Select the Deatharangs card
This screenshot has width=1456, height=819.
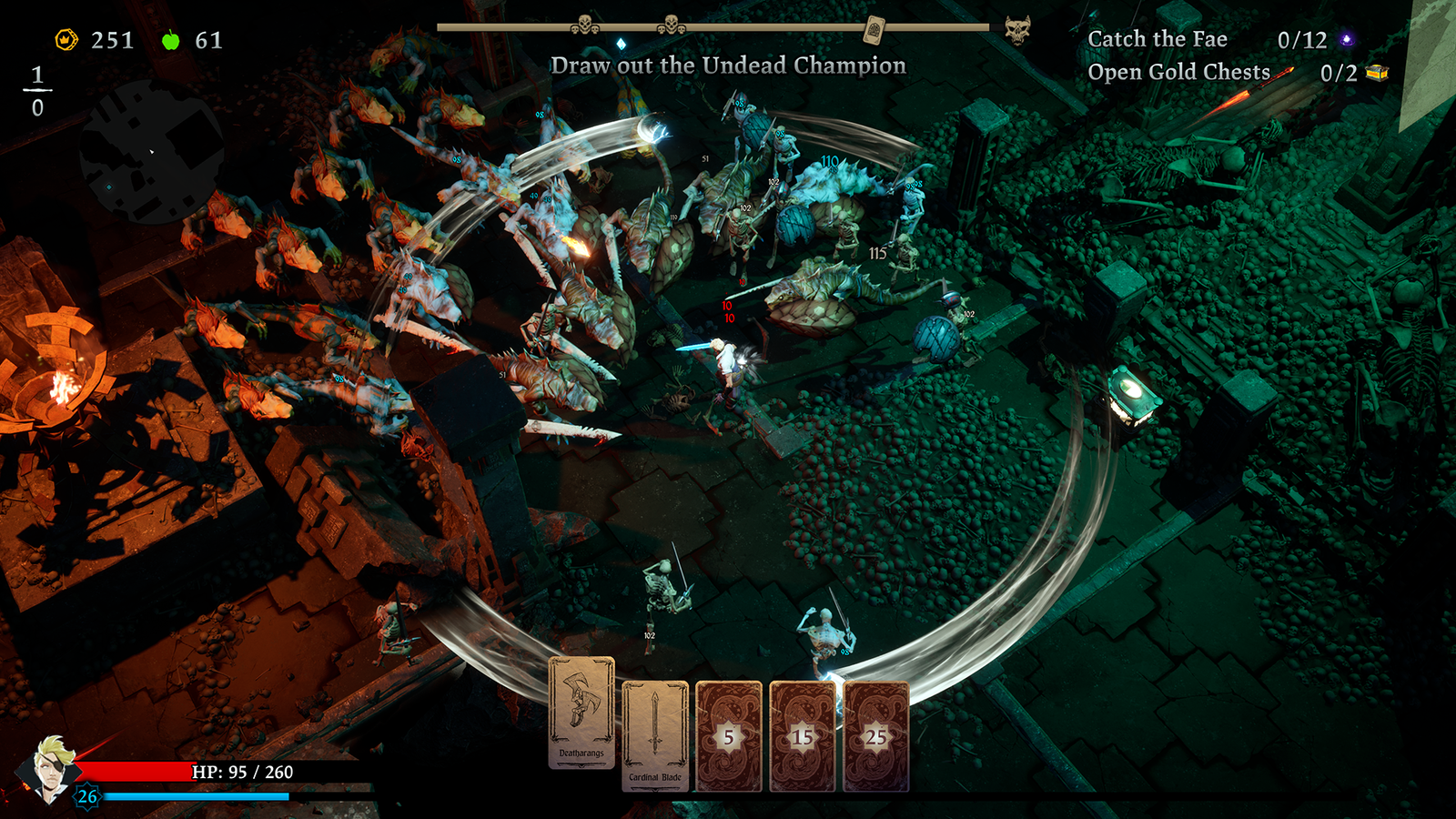point(581,713)
